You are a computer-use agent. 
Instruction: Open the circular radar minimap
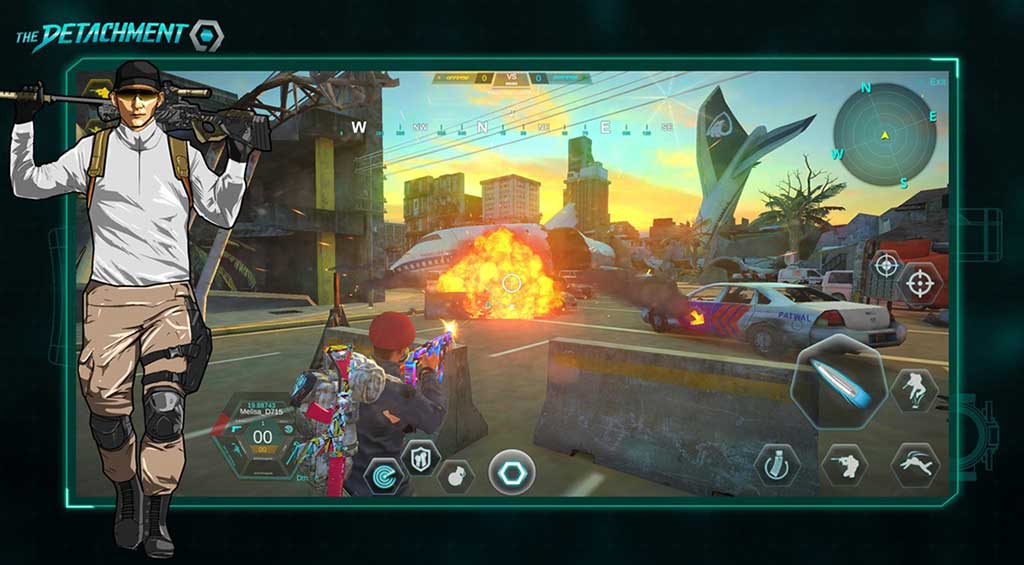click(x=885, y=134)
